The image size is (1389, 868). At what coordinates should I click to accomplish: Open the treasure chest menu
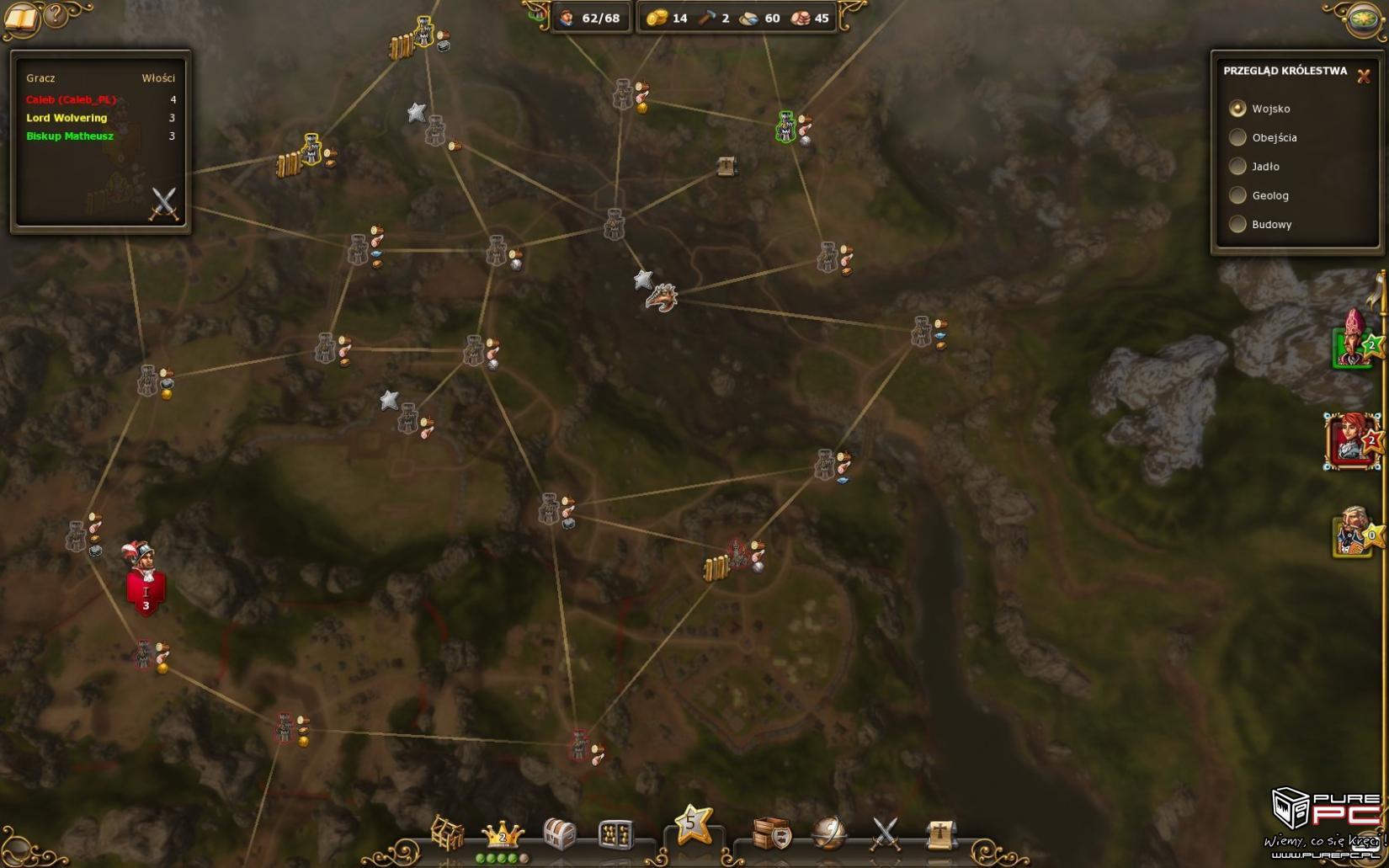(x=560, y=834)
